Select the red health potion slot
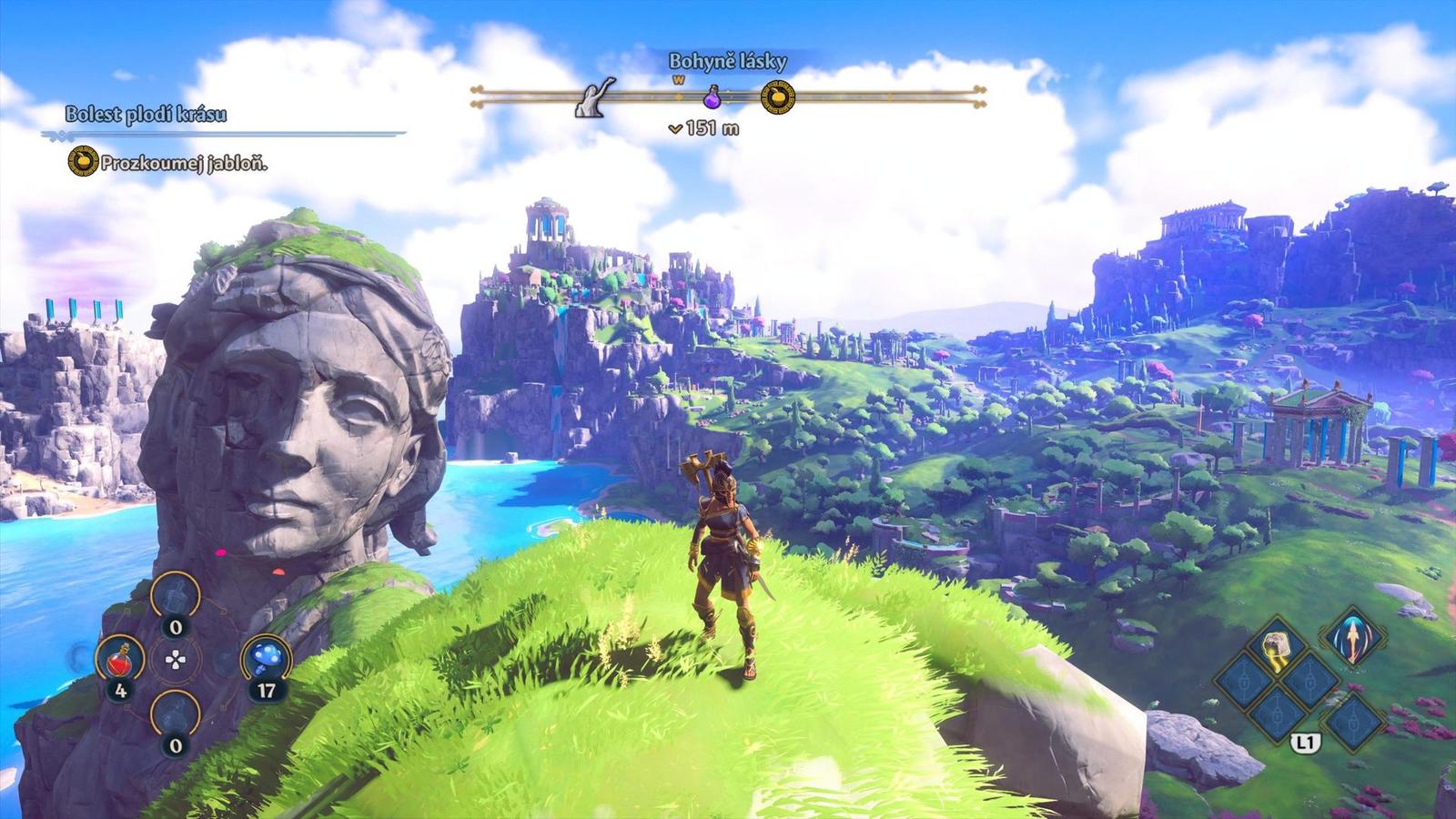The width and height of the screenshot is (1456, 819). tap(120, 659)
